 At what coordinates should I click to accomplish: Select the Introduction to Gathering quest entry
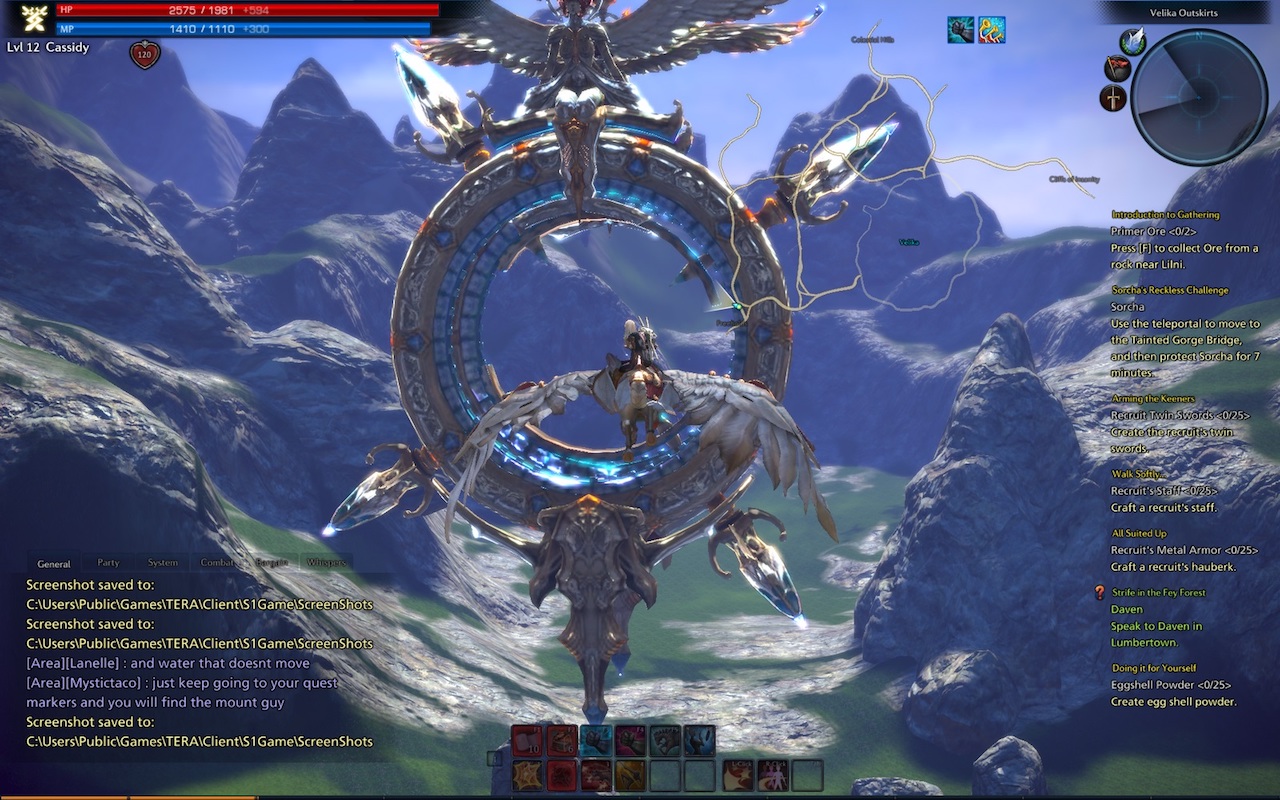click(1165, 215)
